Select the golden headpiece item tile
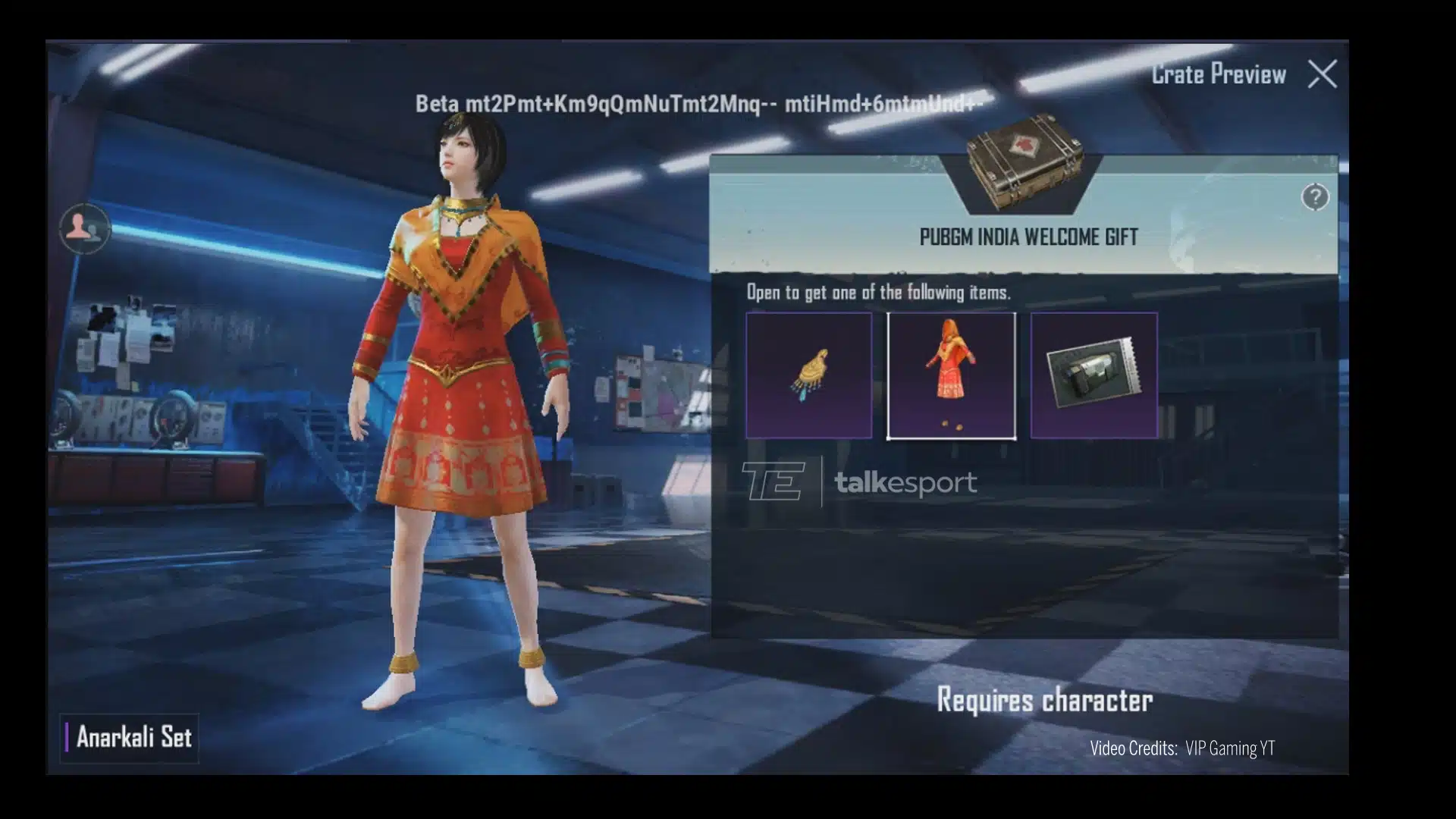 (x=809, y=375)
